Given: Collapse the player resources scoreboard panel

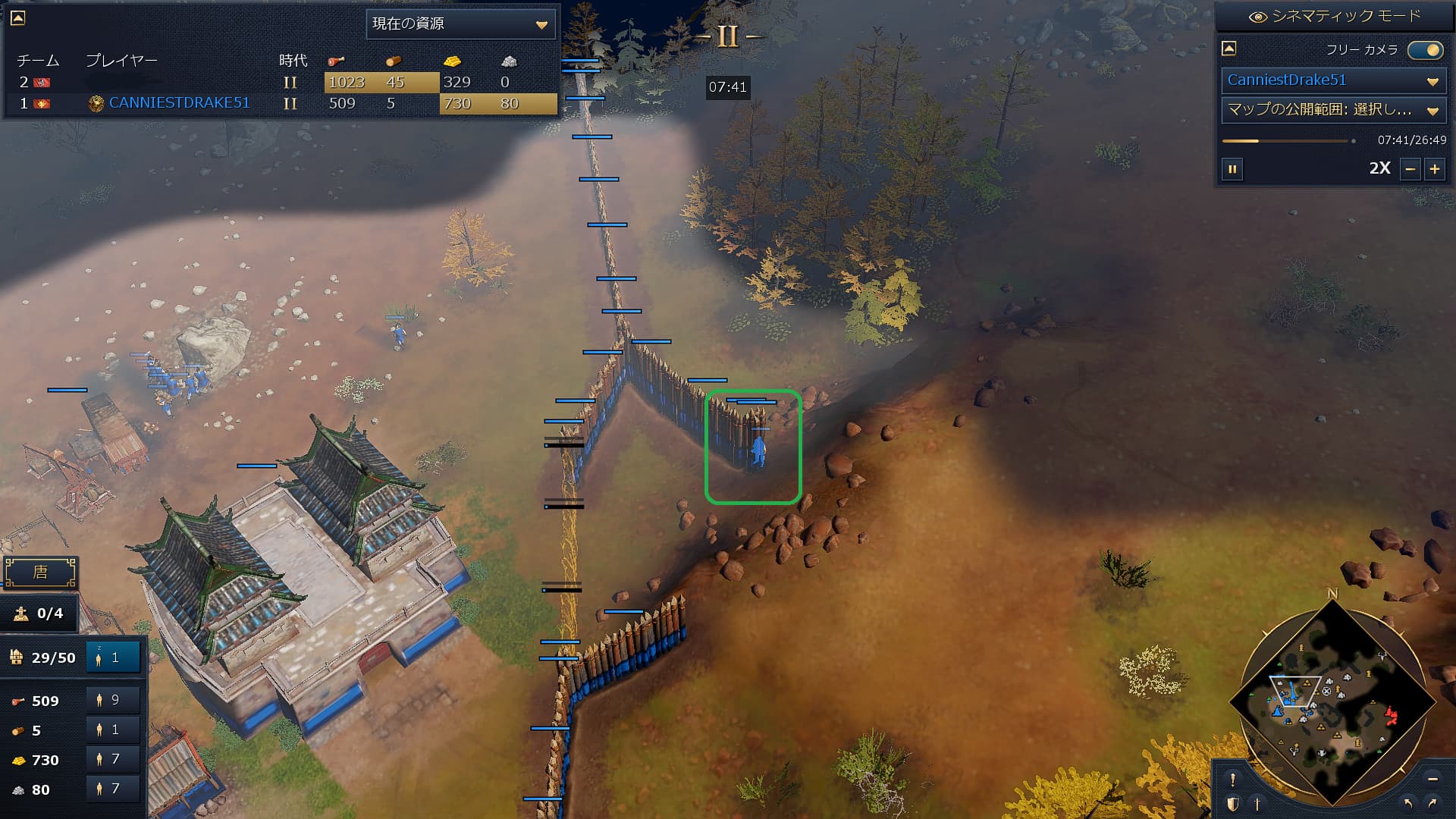Looking at the screenshot, I should pos(17,17).
